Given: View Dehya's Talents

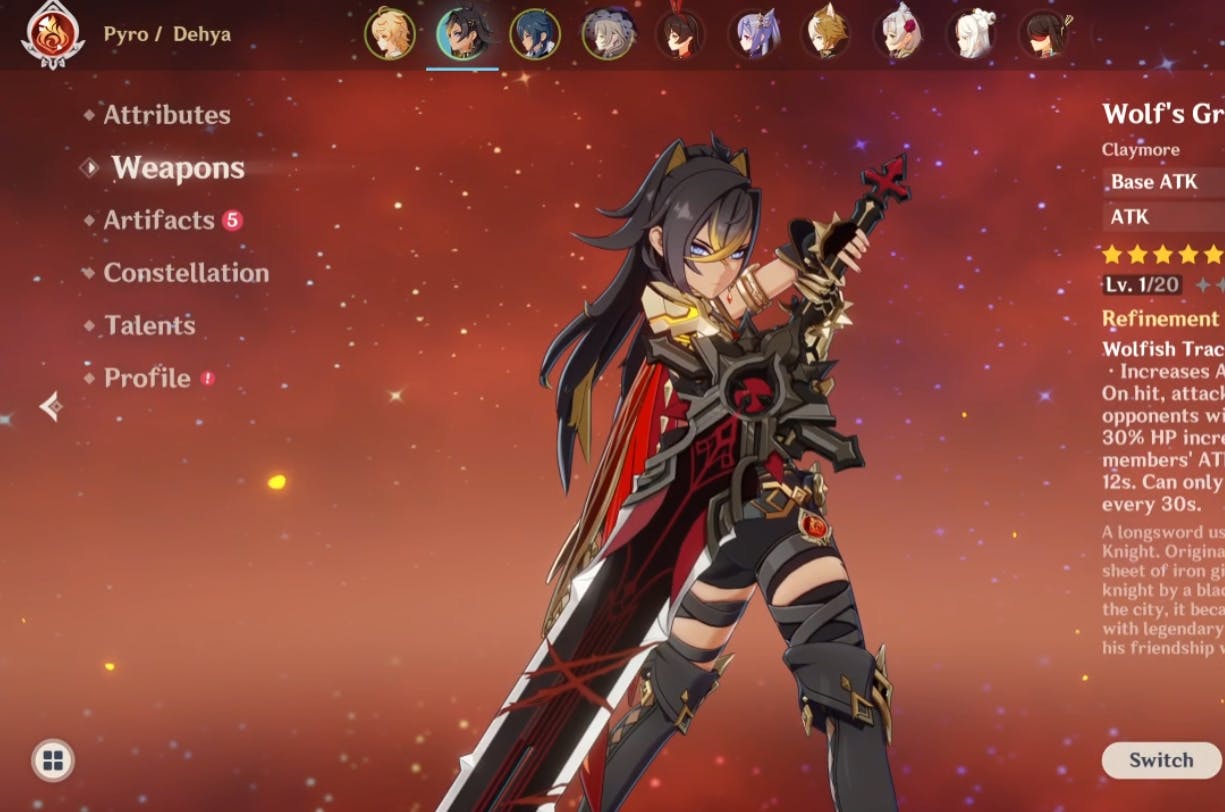Looking at the screenshot, I should coord(149,325).
